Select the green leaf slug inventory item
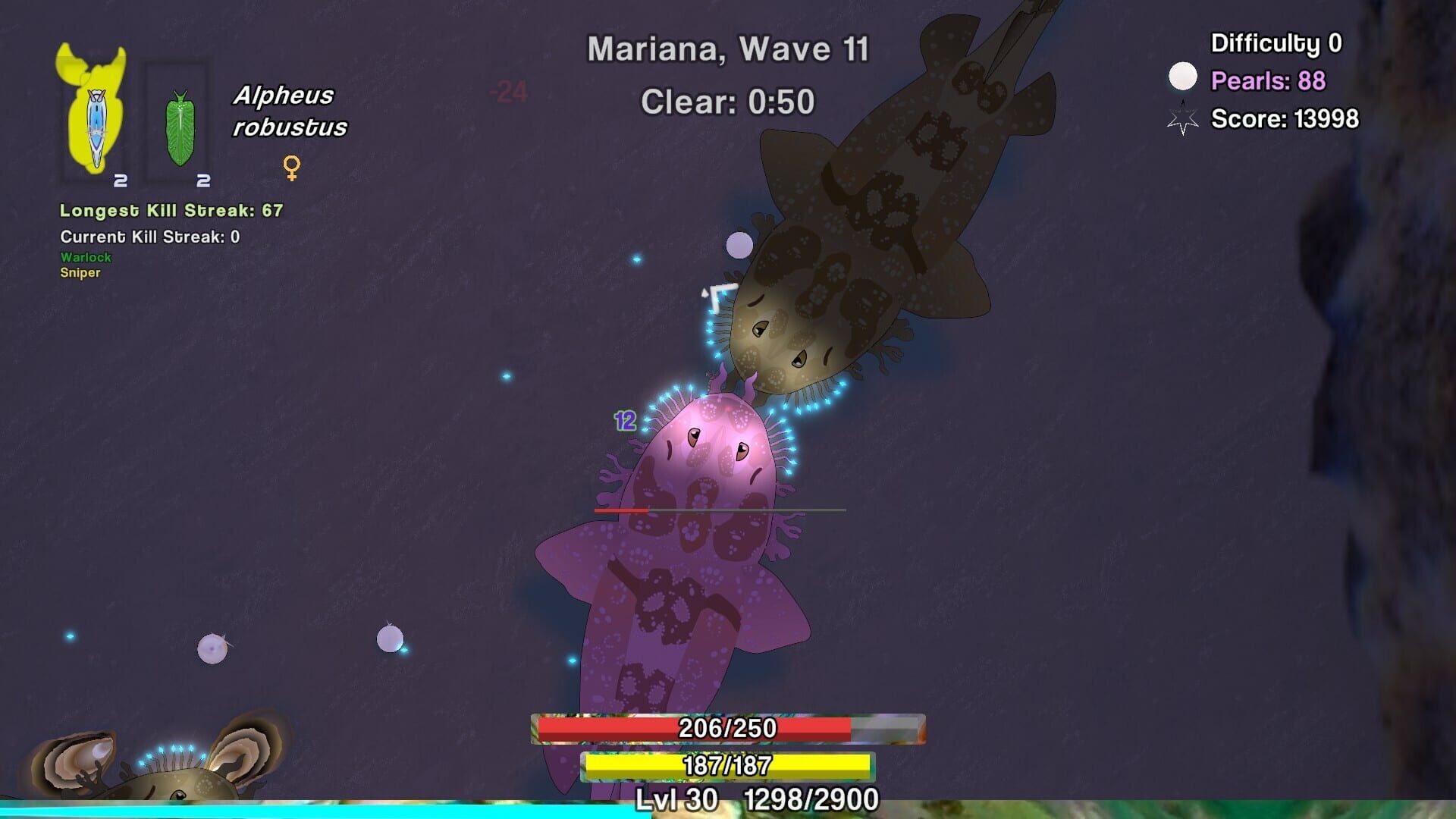Image resolution: width=1456 pixels, height=819 pixels. pos(180,125)
